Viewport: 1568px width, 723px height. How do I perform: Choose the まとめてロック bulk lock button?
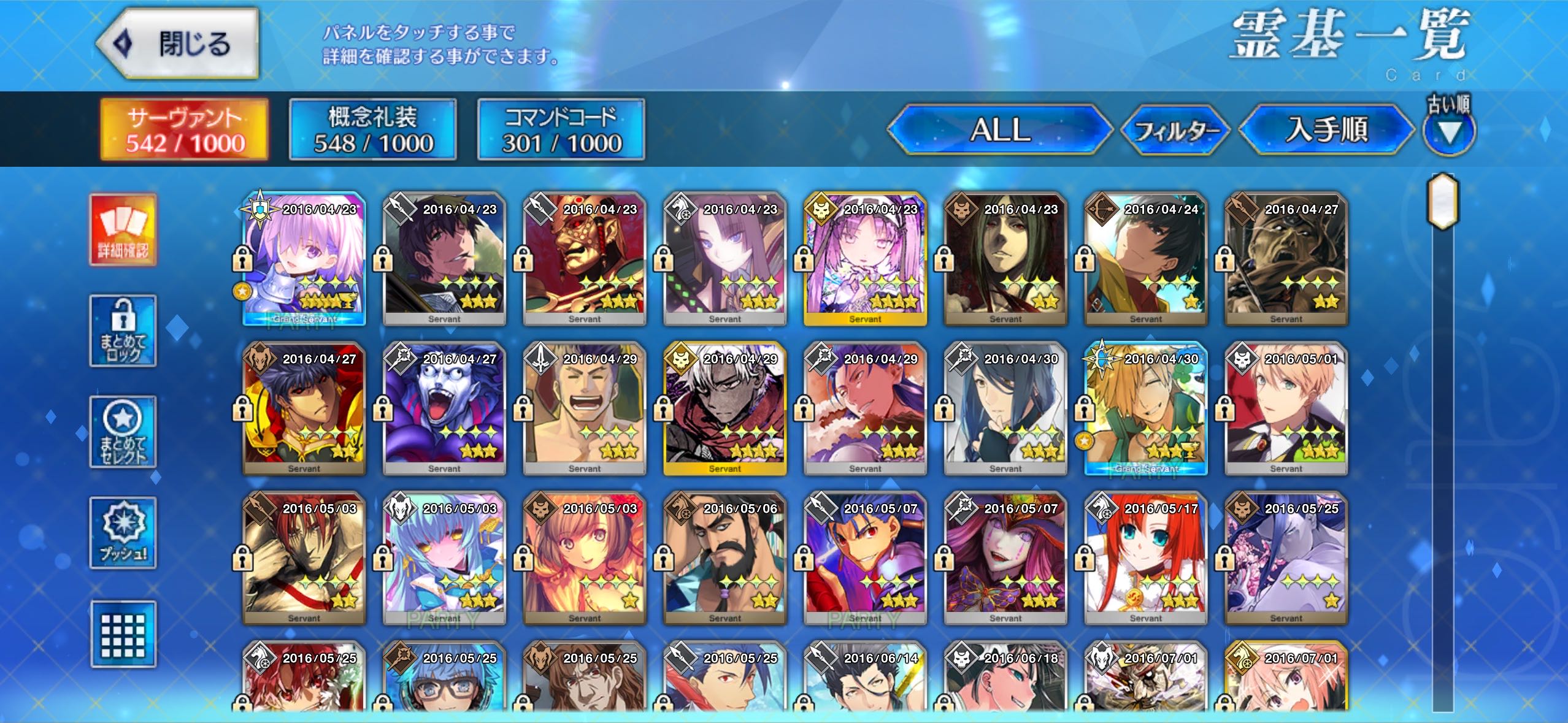pyautogui.click(x=123, y=331)
